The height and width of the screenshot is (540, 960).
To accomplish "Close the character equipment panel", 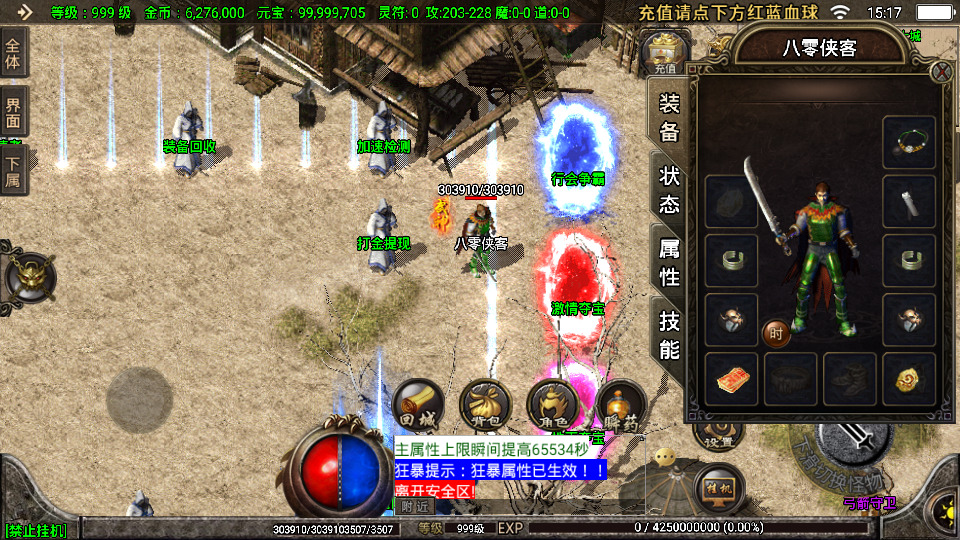I will tap(941, 72).
